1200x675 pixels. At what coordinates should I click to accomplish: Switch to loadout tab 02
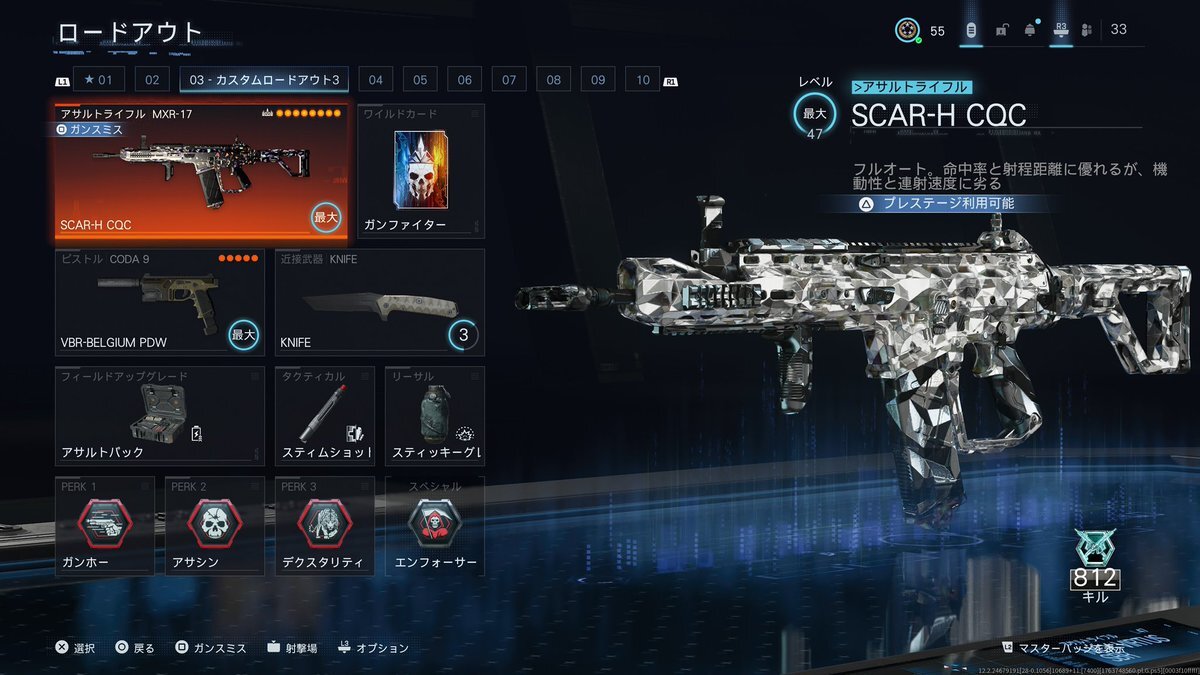click(151, 80)
